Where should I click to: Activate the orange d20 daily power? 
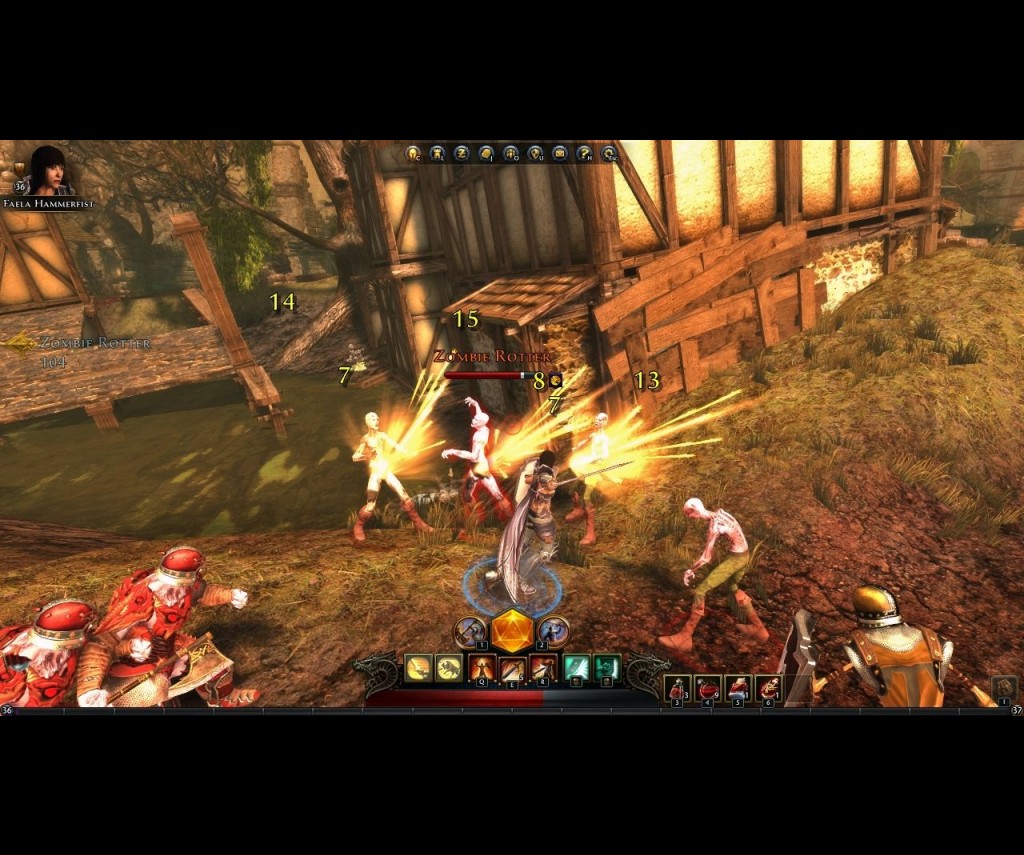[x=511, y=631]
